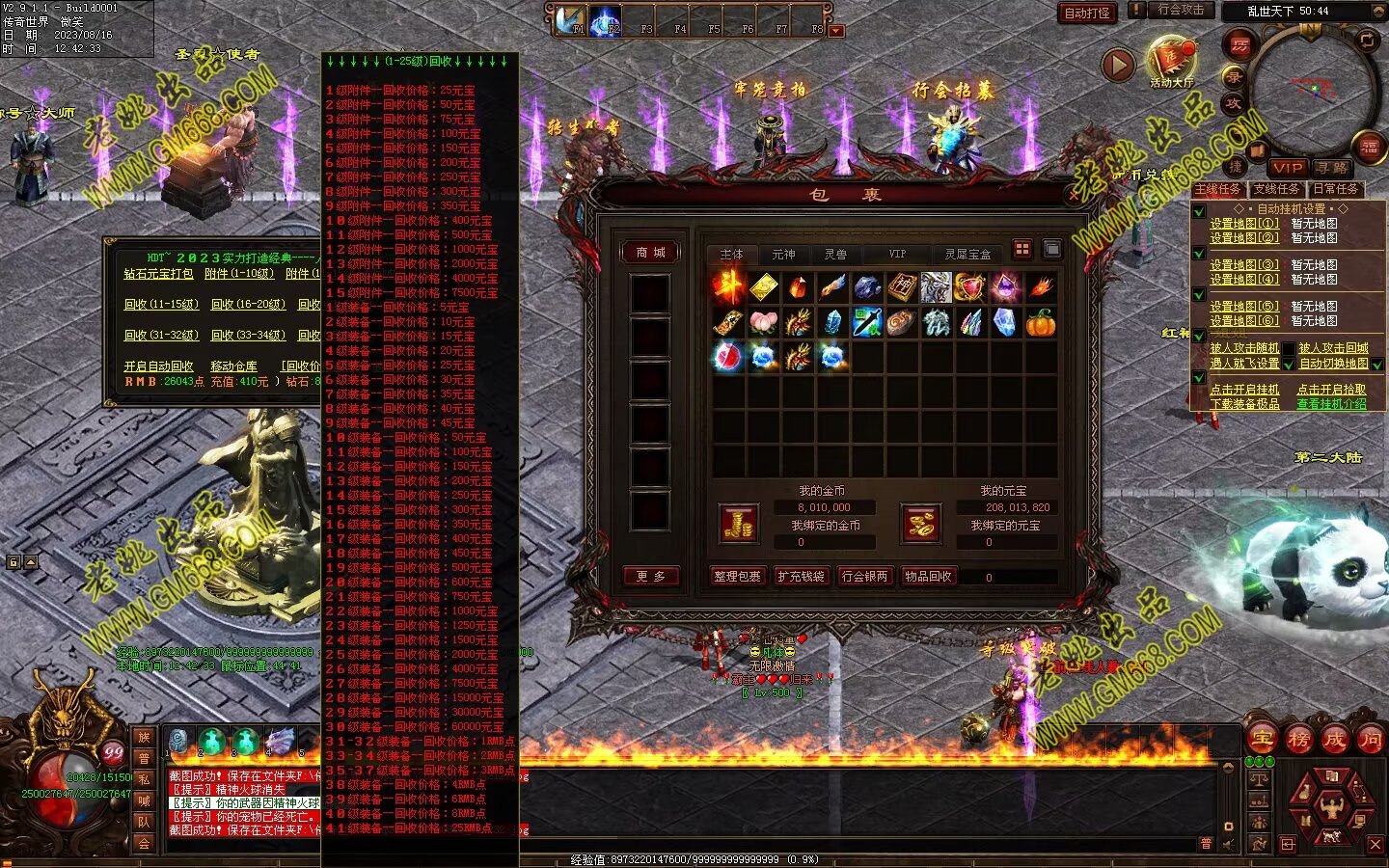1389x868 pixels.
Task: Switch to the 元神 bag tab
Action: [x=783, y=255]
